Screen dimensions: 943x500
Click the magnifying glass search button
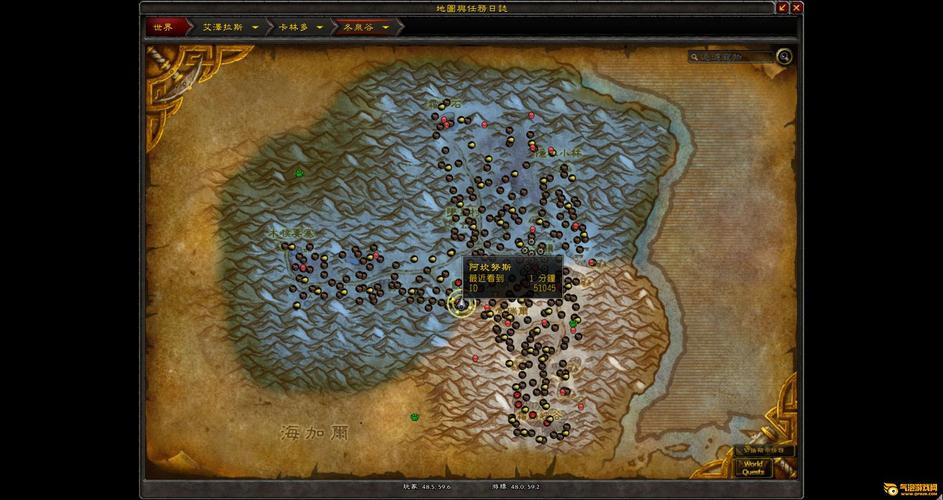[x=785, y=57]
